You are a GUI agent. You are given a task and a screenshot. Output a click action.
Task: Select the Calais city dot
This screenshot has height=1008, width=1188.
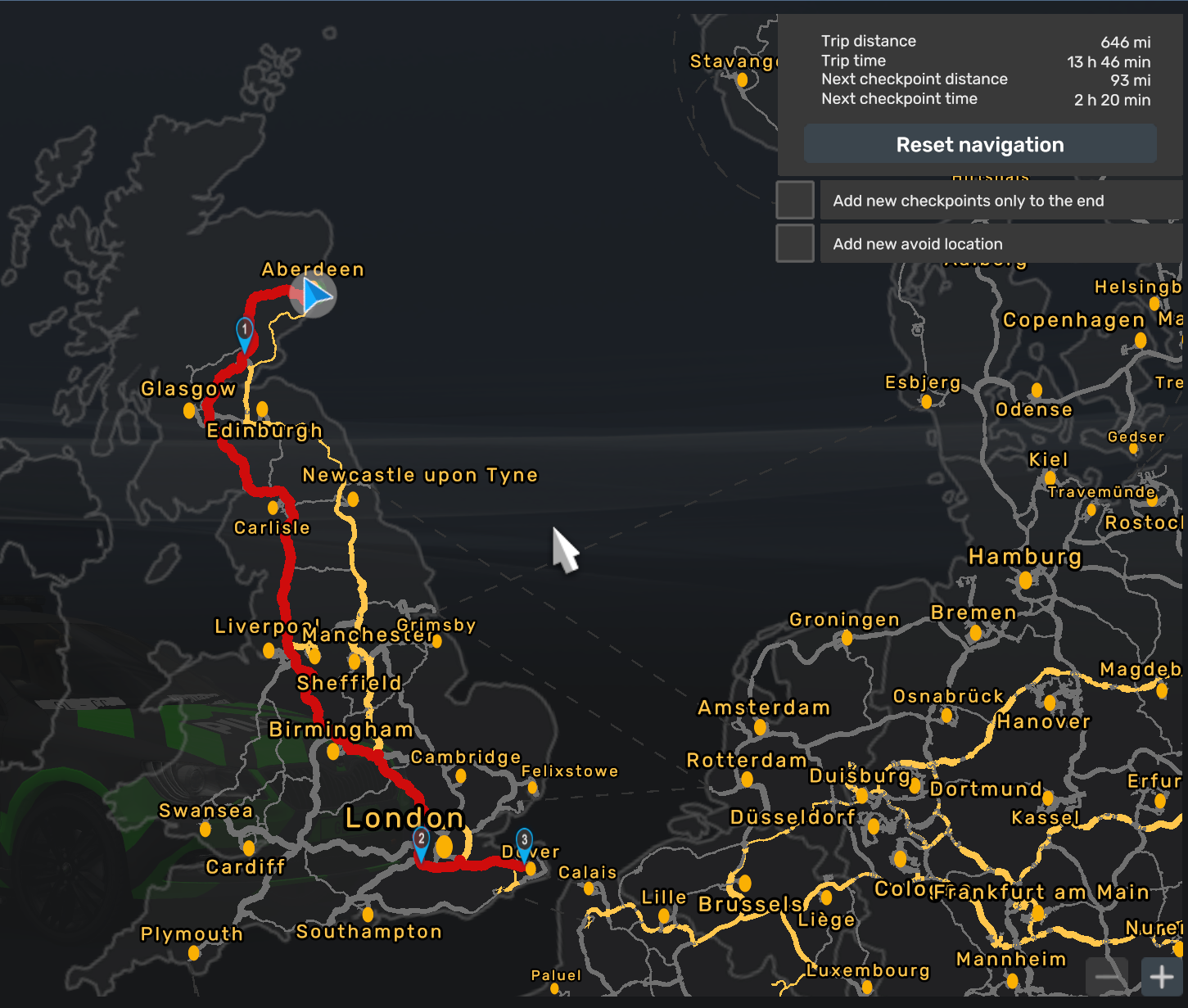point(589,888)
